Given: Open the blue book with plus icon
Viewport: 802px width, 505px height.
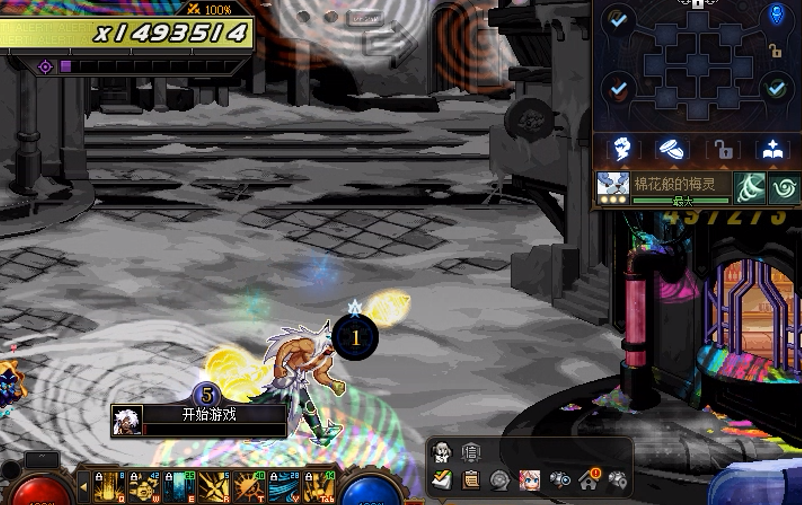Looking at the screenshot, I should point(772,150).
